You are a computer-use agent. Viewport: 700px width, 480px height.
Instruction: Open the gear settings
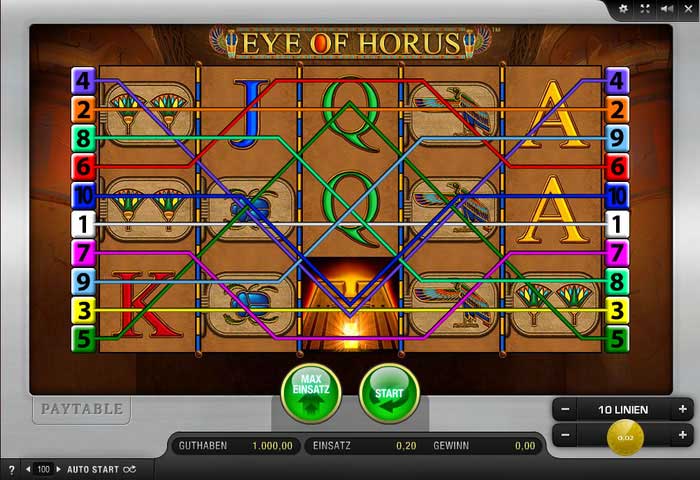tap(624, 9)
